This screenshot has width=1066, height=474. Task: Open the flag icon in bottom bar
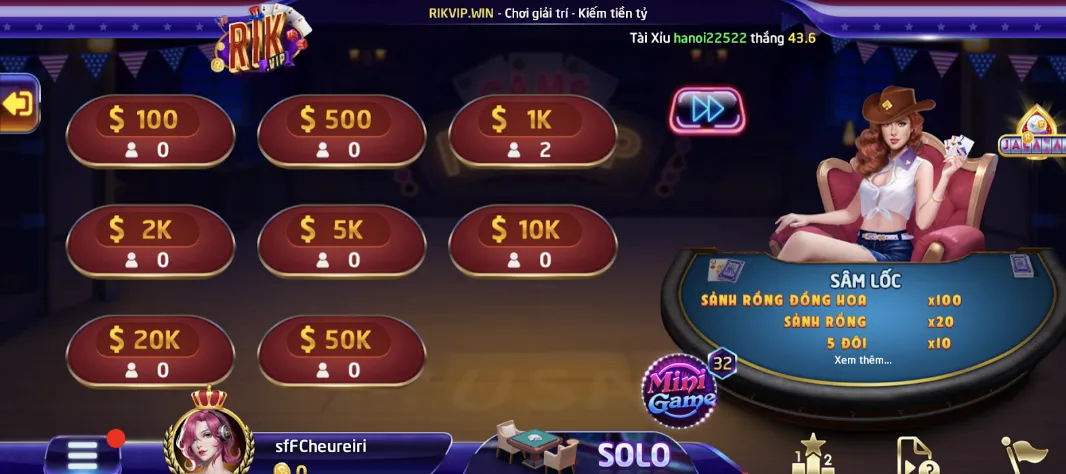tap(1024, 456)
